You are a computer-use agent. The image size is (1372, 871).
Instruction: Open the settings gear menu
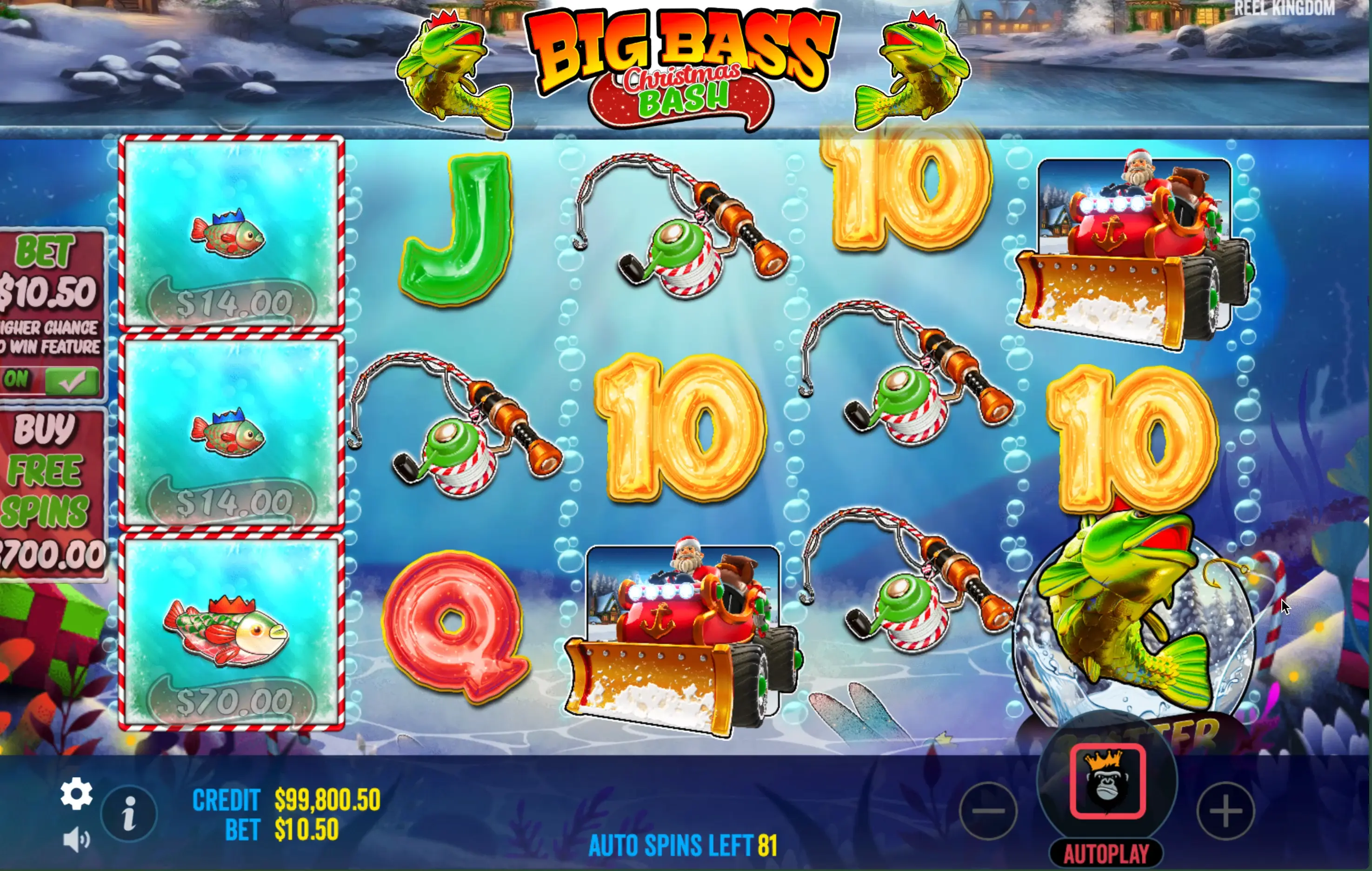pyautogui.click(x=76, y=793)
